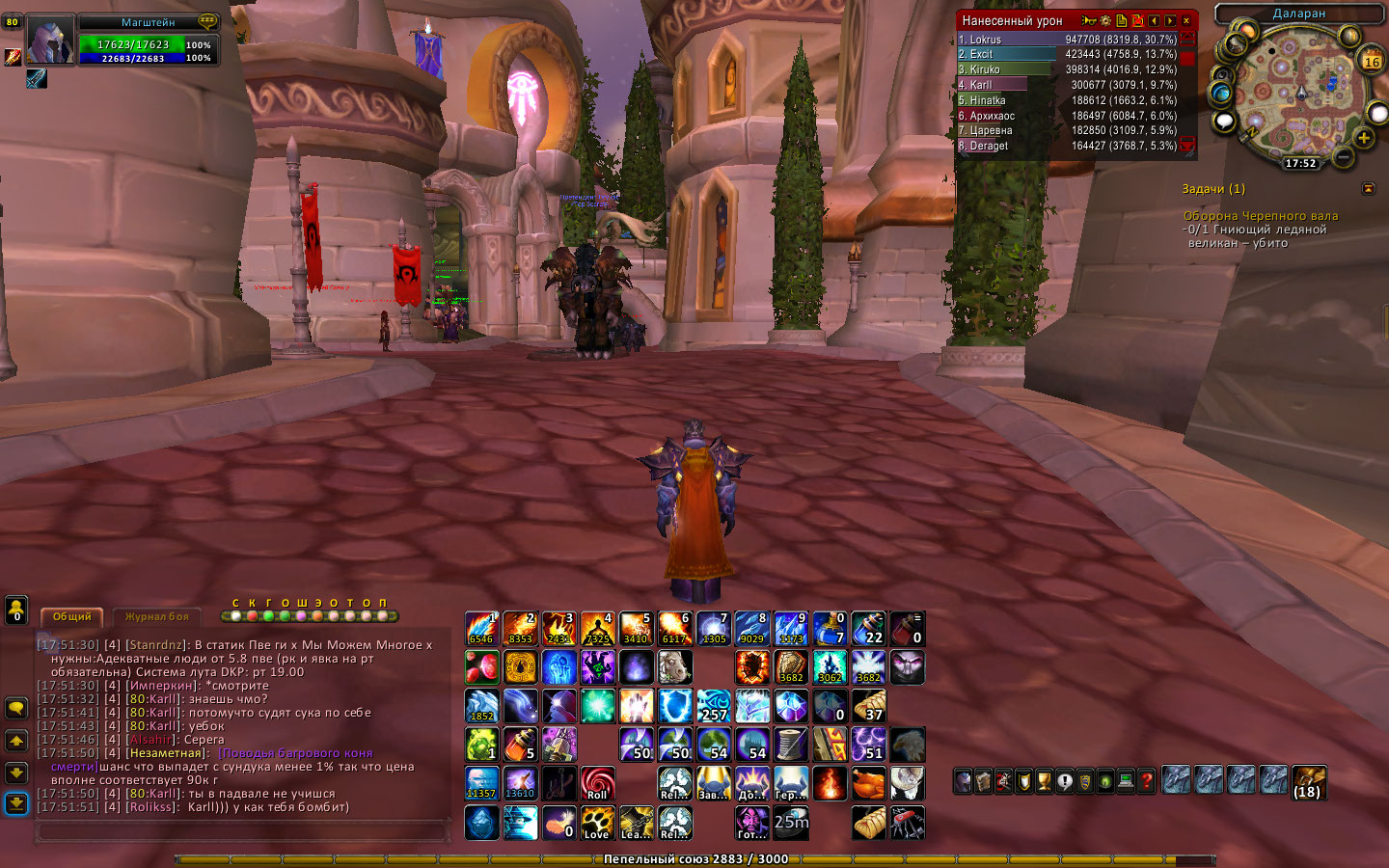Viewport: 1389px width, 868px height.
Task: Expand the Задачи quest tracker toggle
Action: pyautogui.click(x=1368, y=189)
